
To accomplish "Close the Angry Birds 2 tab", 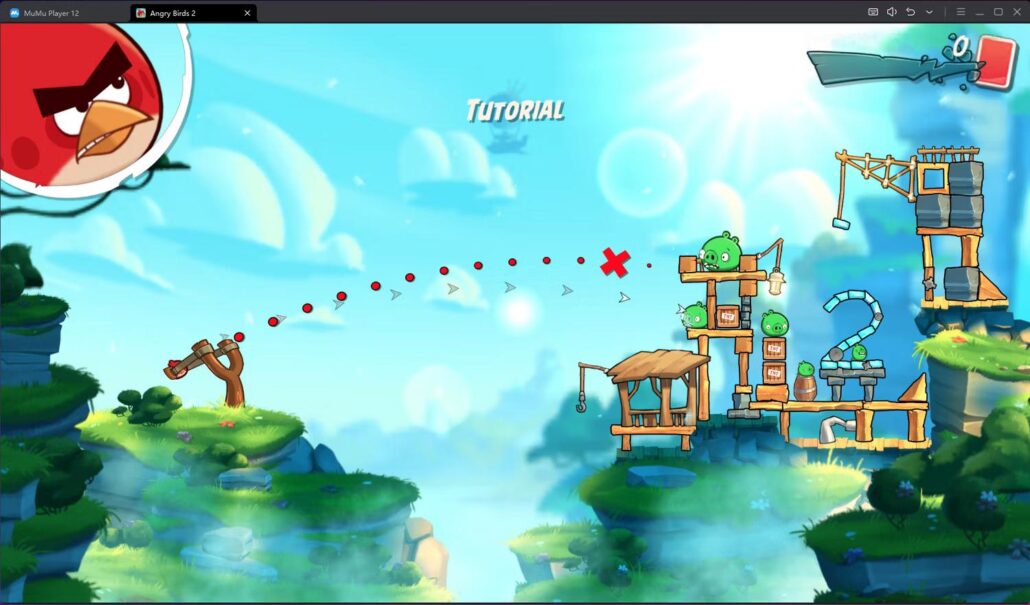I will pos(246,12).
